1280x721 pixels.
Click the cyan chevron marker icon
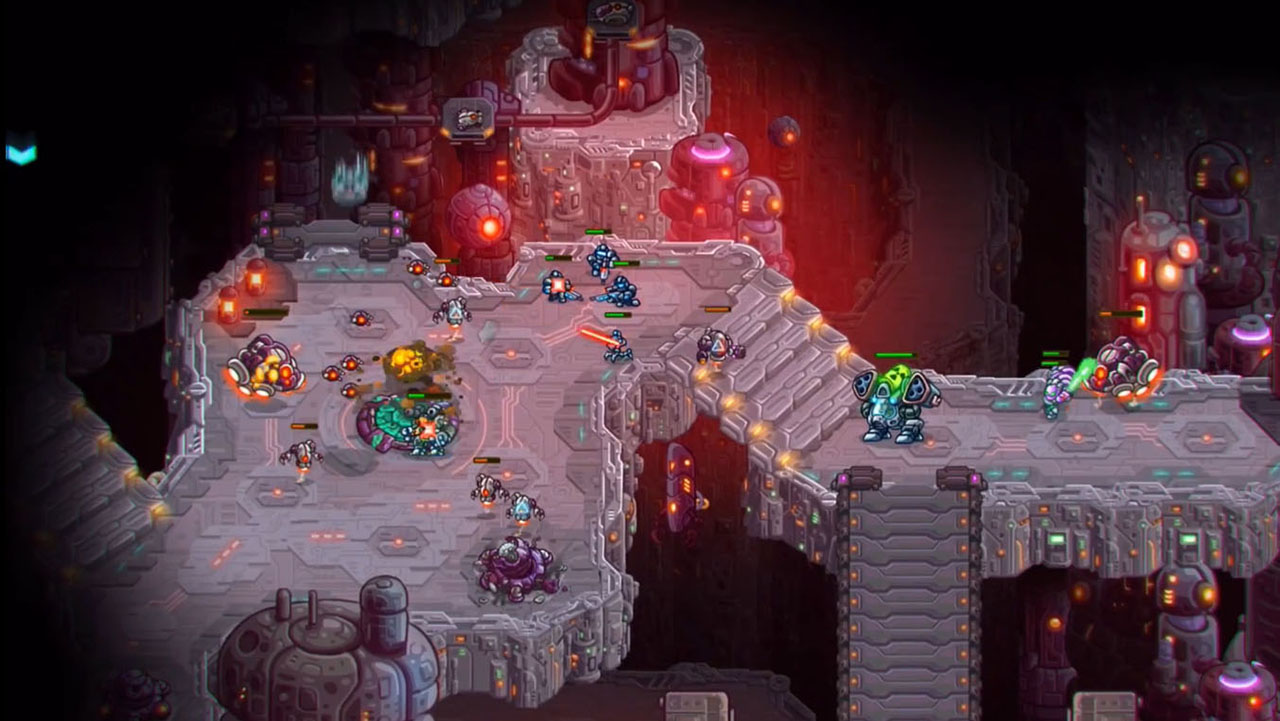21,152
